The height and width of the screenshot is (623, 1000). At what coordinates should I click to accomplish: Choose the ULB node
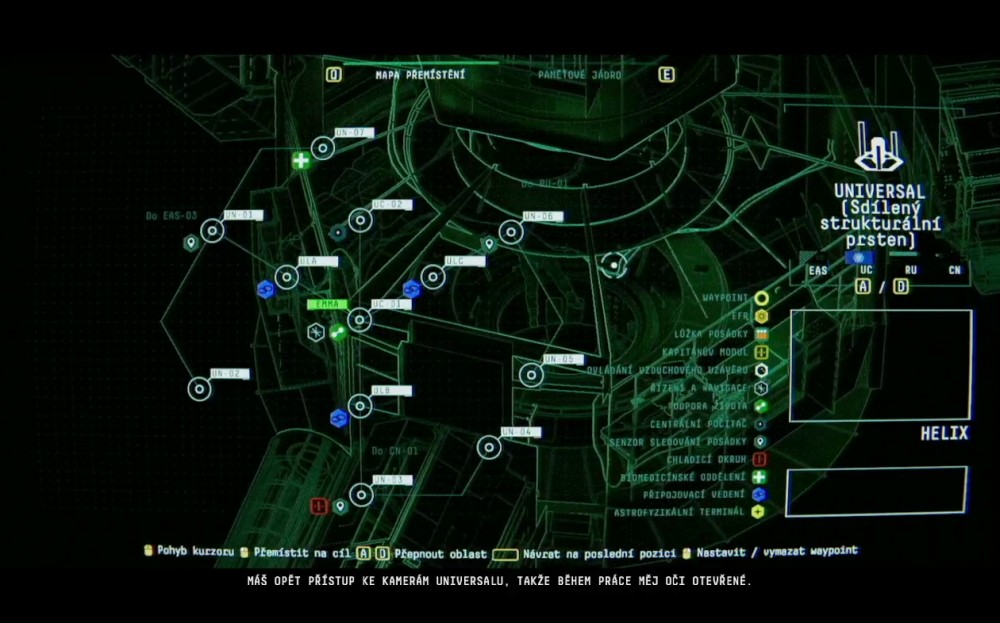click(x=360, y=406)
